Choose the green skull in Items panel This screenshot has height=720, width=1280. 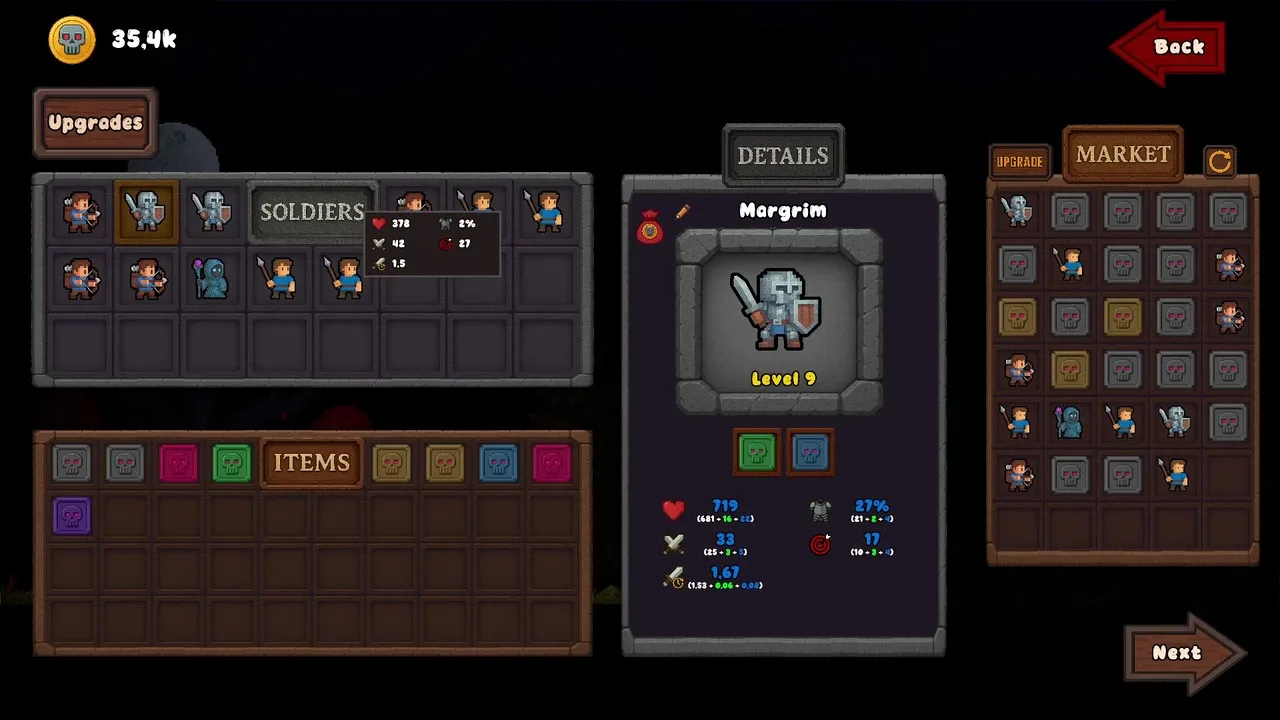point(232,463)
